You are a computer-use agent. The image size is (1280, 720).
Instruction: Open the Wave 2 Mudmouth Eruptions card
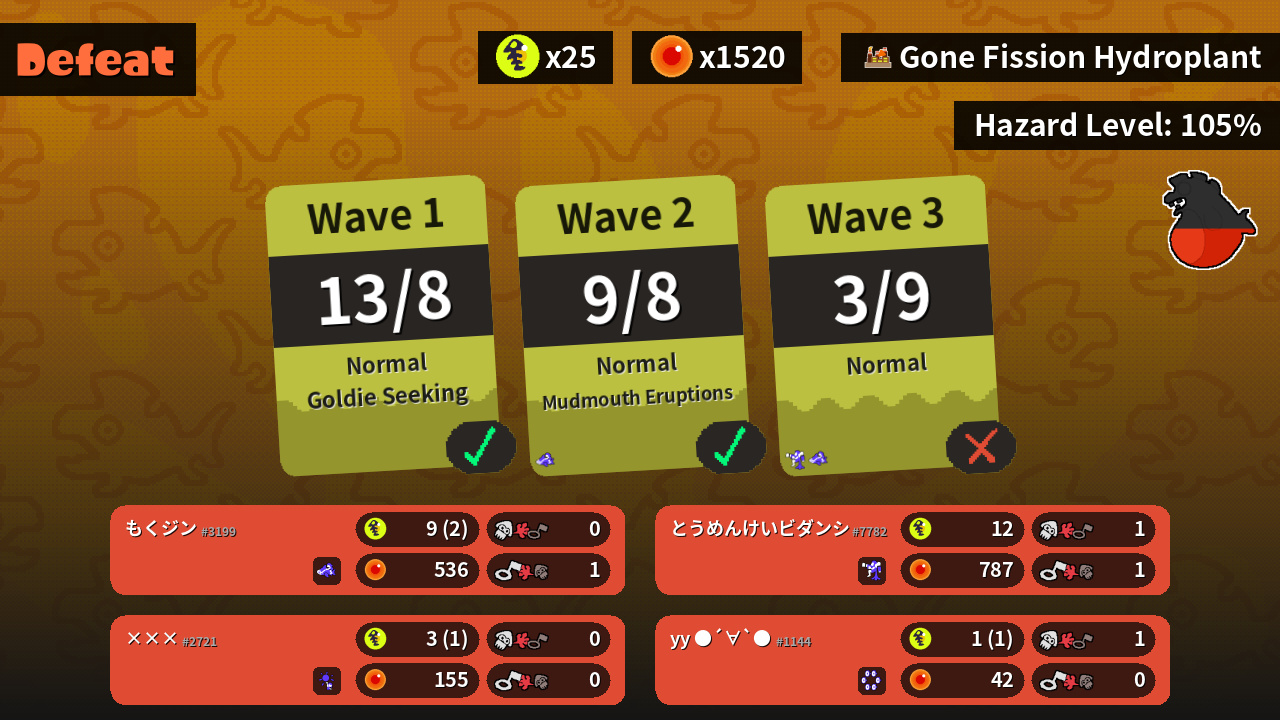coord(633,325)
